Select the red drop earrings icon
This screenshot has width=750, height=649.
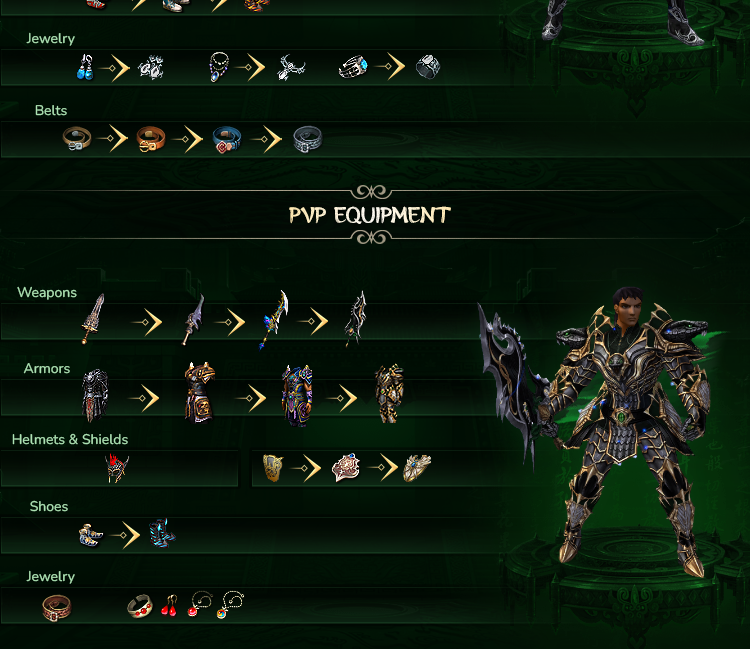171,605
